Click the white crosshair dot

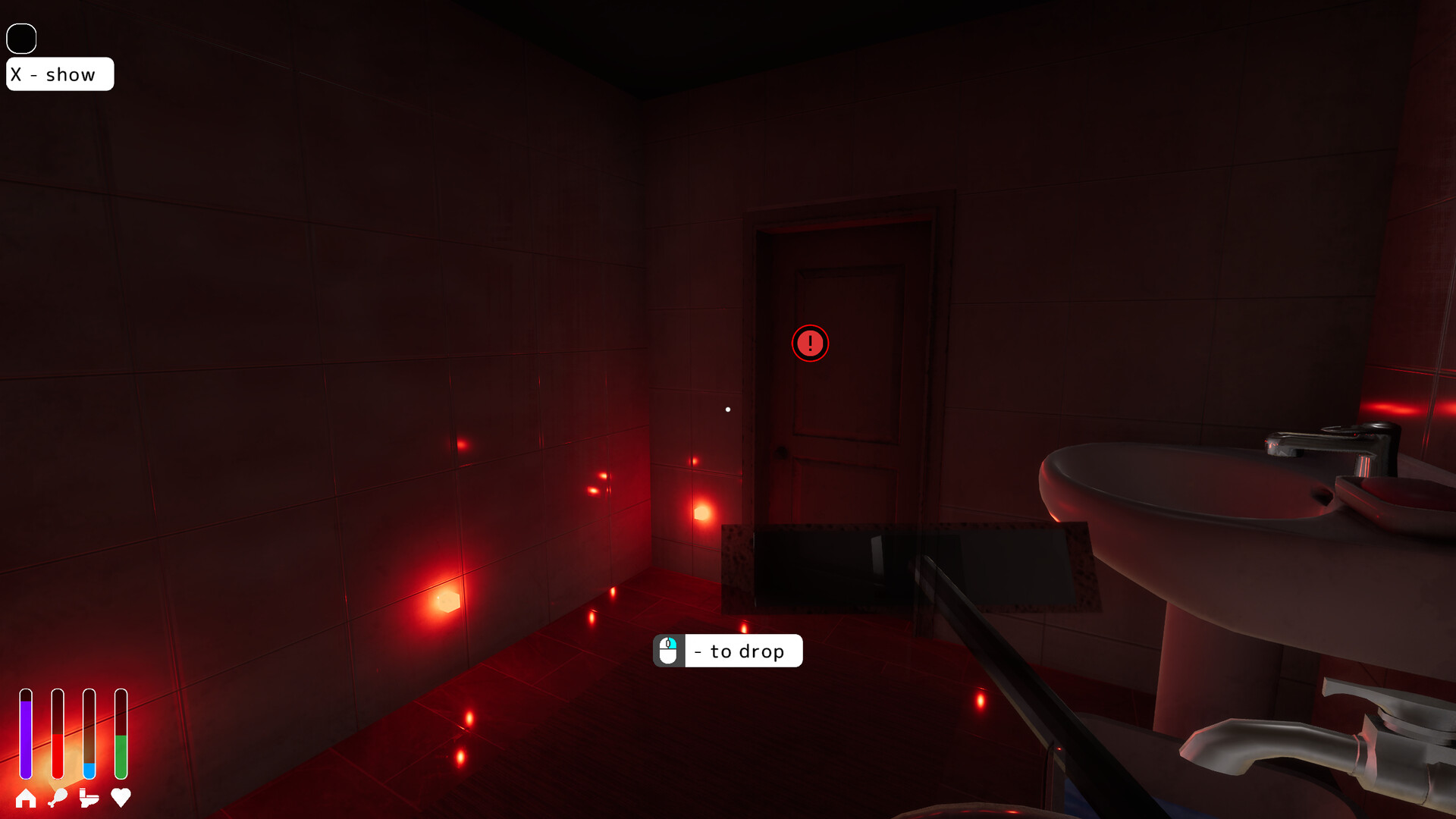(x=727, y=409)
